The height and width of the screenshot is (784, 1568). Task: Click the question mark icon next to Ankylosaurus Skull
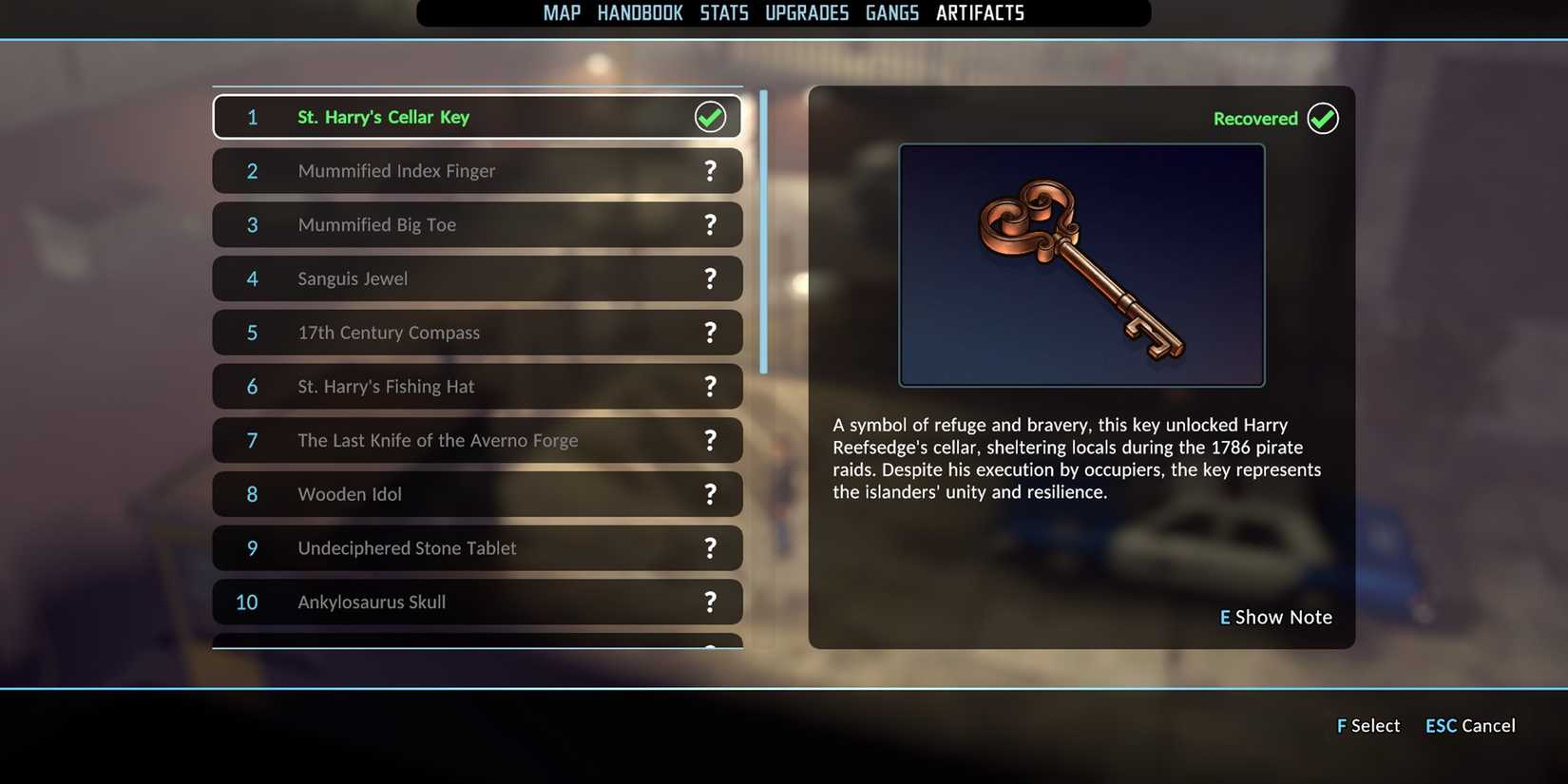pos(709,602)
